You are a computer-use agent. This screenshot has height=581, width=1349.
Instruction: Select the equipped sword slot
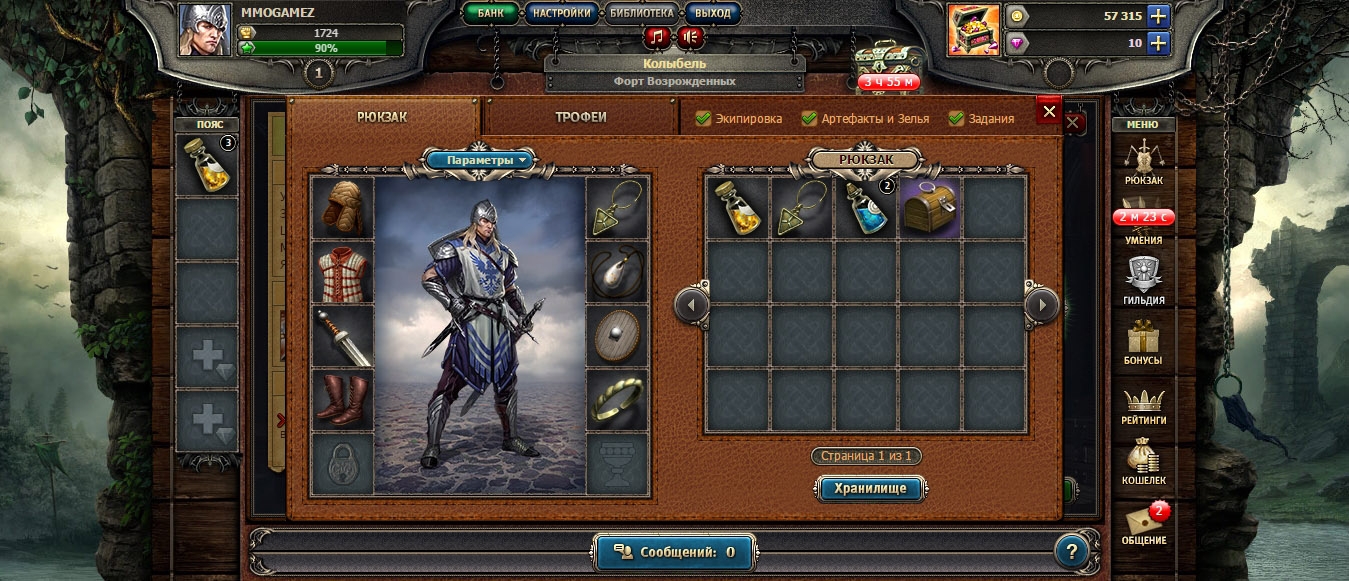[x=342, y=336]
